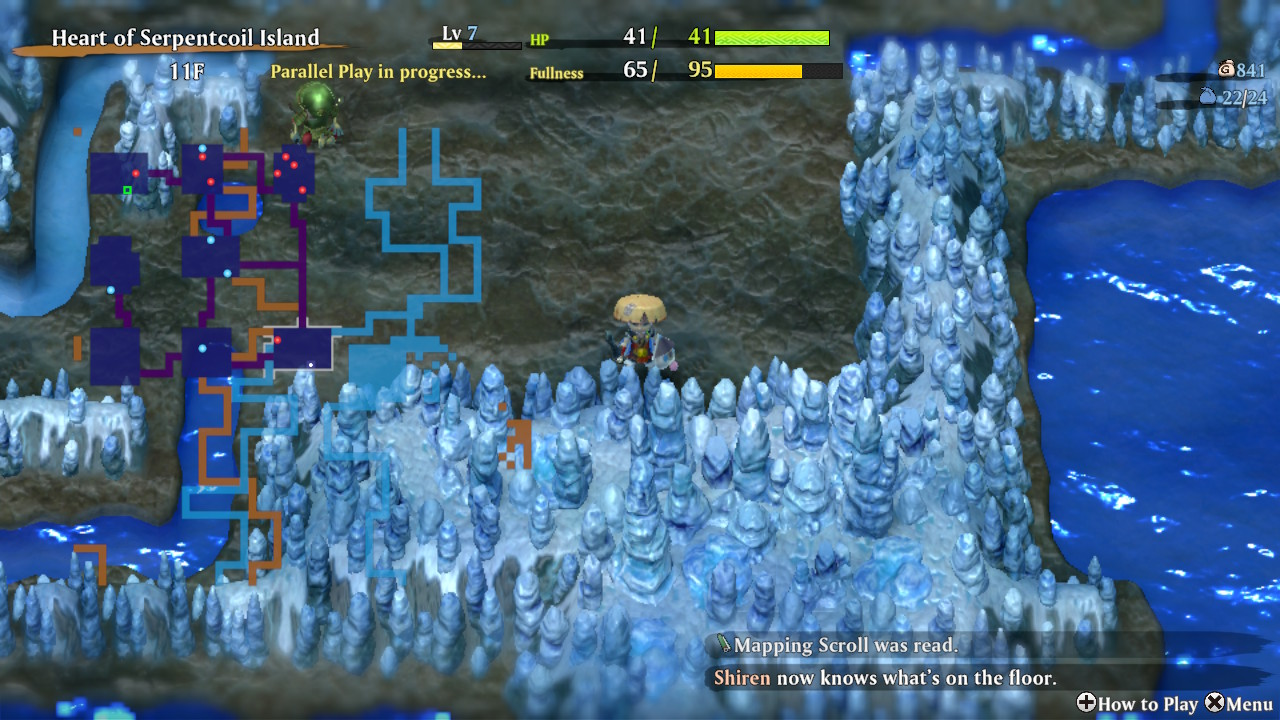Click the green square marker on the minimap
1280x720 pixels.
[x=127, y=190]
